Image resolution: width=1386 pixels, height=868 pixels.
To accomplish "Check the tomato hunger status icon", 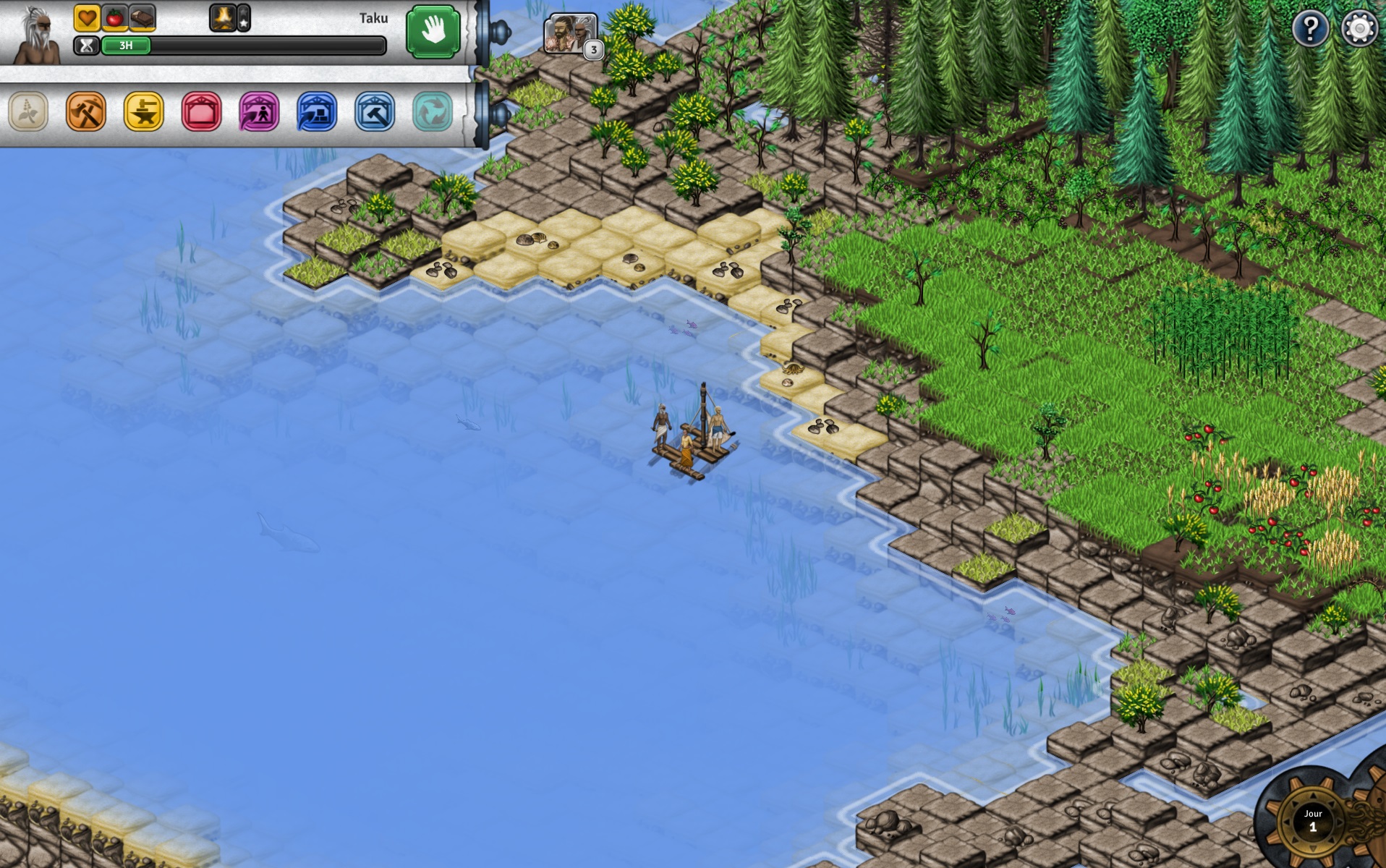I will coord(114,18).
